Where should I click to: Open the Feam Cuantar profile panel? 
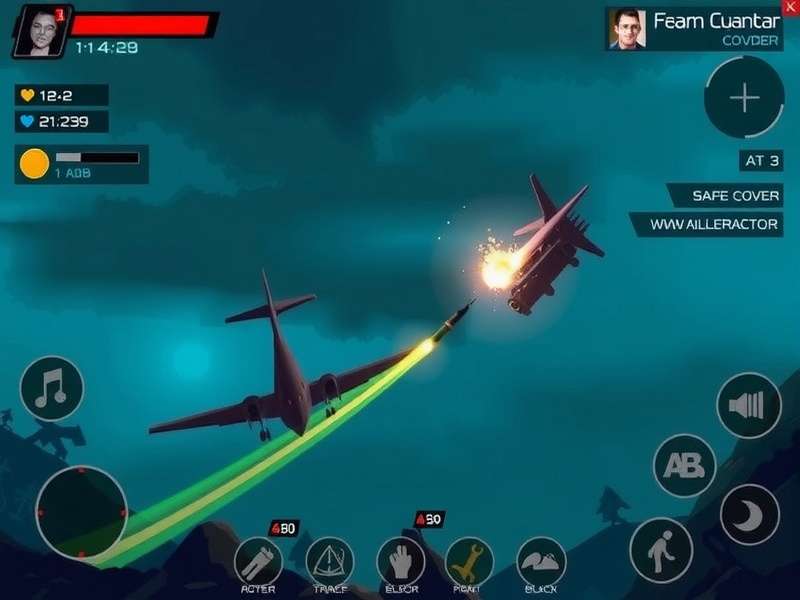tap(694, 29)
